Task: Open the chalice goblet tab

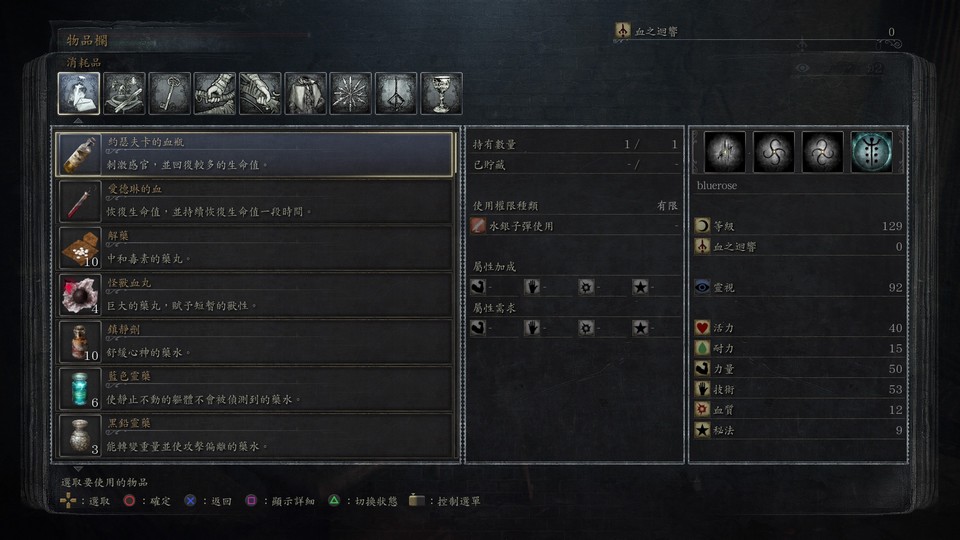Action: 441,94
